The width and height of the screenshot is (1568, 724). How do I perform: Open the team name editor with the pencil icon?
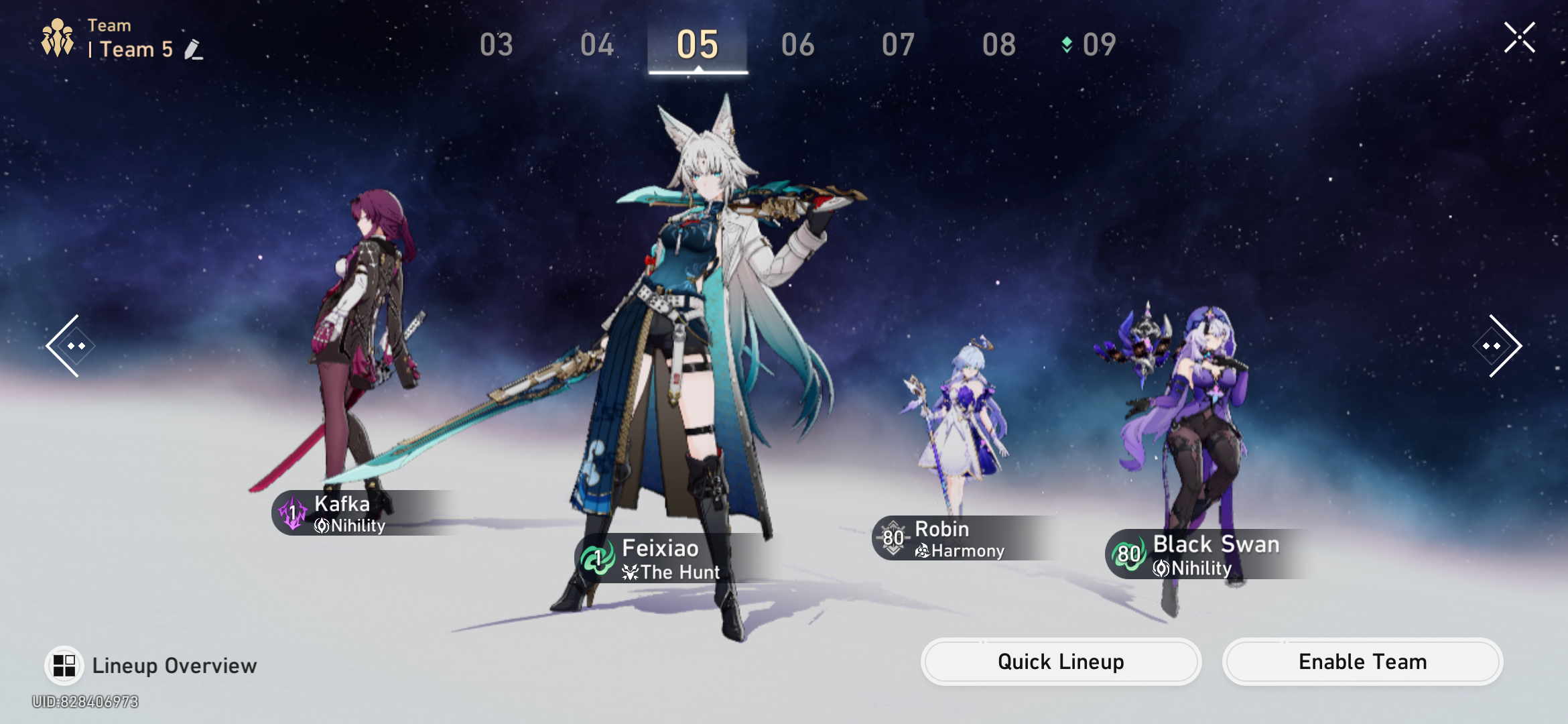[194, 48]
